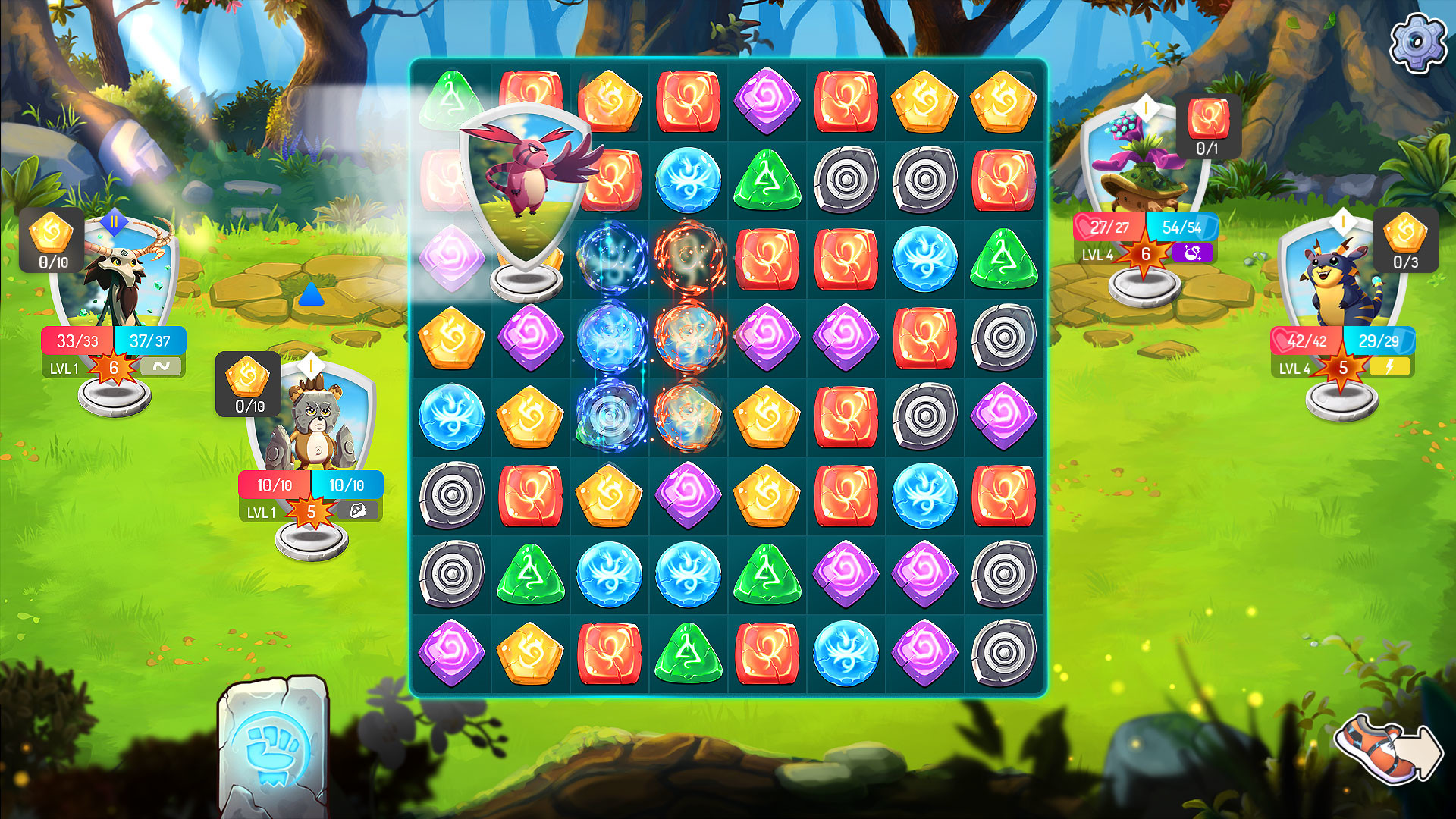This screenshot has width=1456, height=819.
Task: Click the I marker above the enemy plant creature
Action: (1147, 108)
